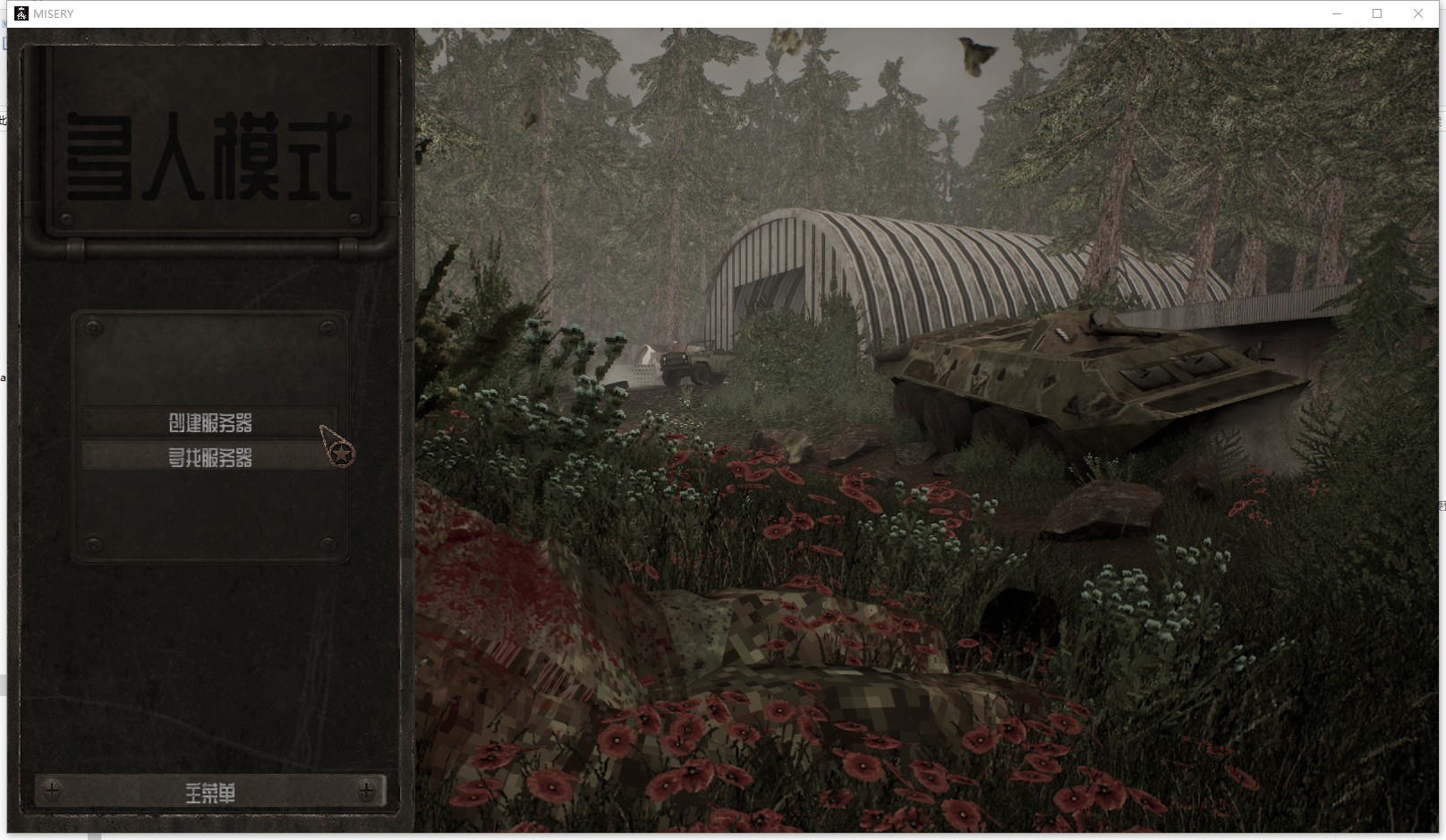
Task: Choose 寻找服务器 (Find Server)
Action: [x=210, y=457]
